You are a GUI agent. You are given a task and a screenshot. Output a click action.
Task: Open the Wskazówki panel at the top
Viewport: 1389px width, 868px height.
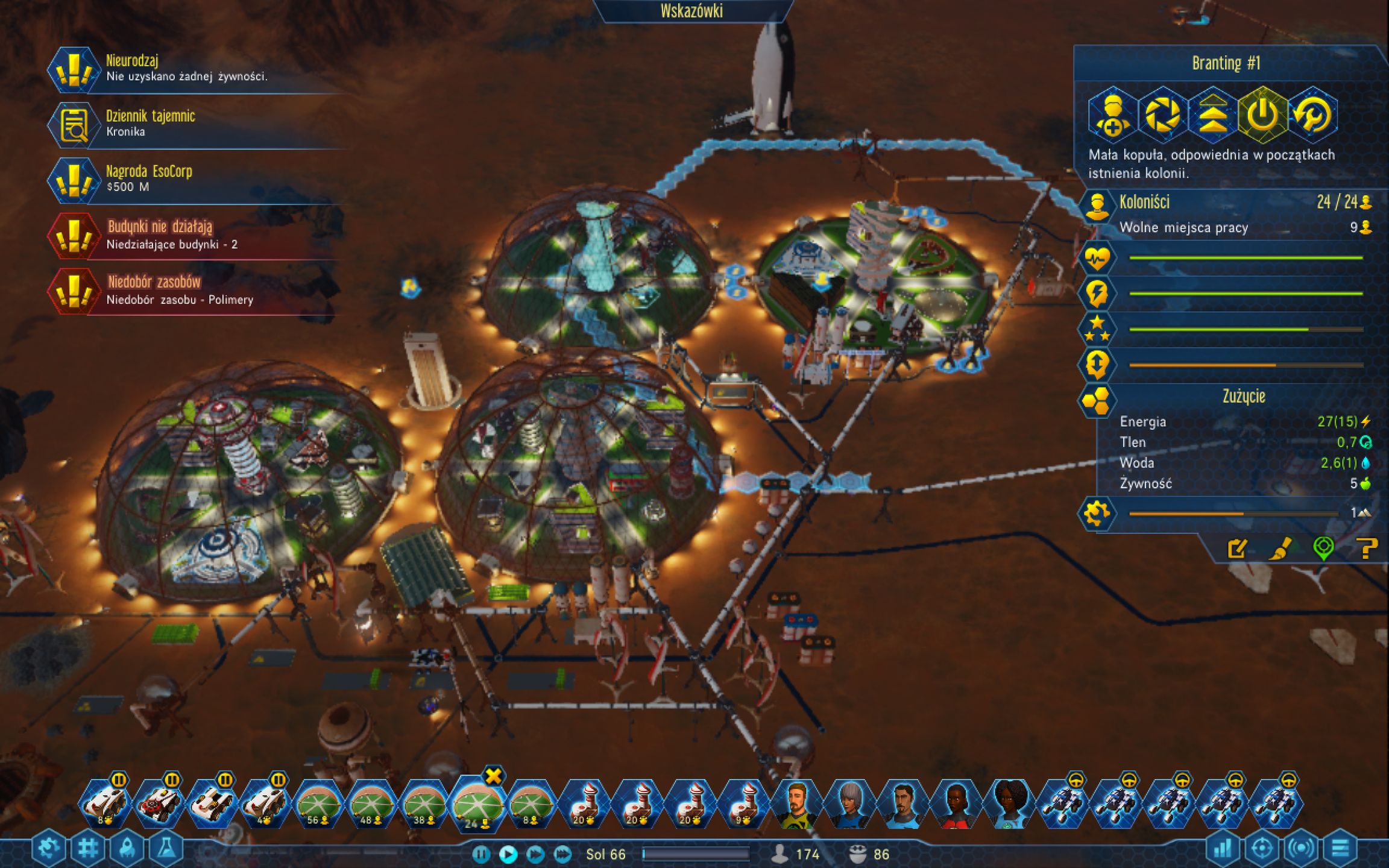(x=691, y=10)
